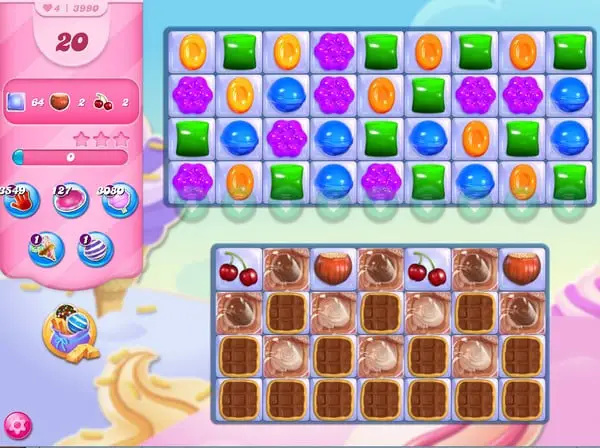This screenshot has height=448, width=600.
Task: Activate the ice cream cone booster
Action: 44,249
